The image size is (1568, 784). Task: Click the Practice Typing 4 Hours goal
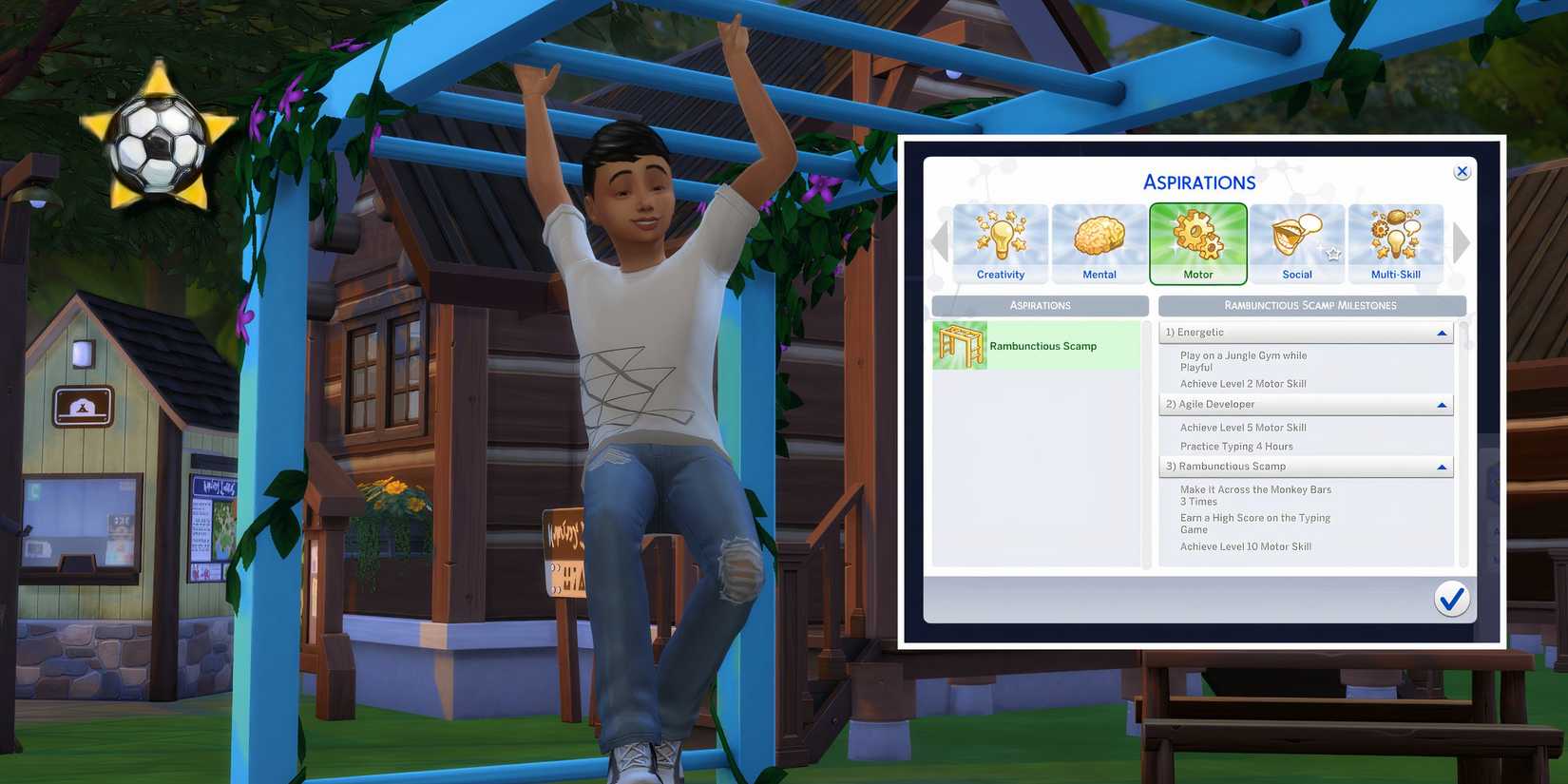[x=1236, y=446]
